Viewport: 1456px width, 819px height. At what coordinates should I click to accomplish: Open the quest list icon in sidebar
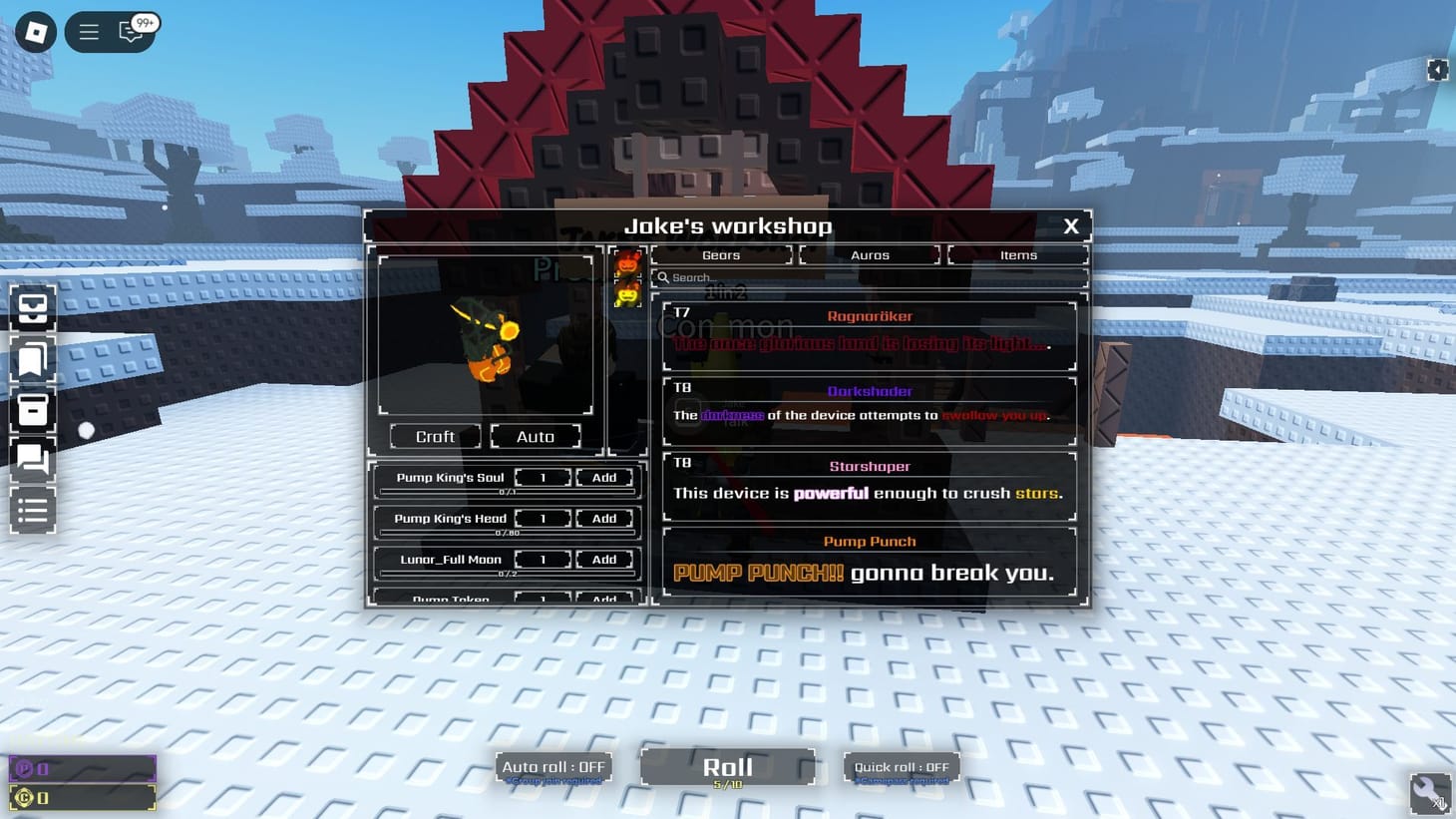point(32,510)
